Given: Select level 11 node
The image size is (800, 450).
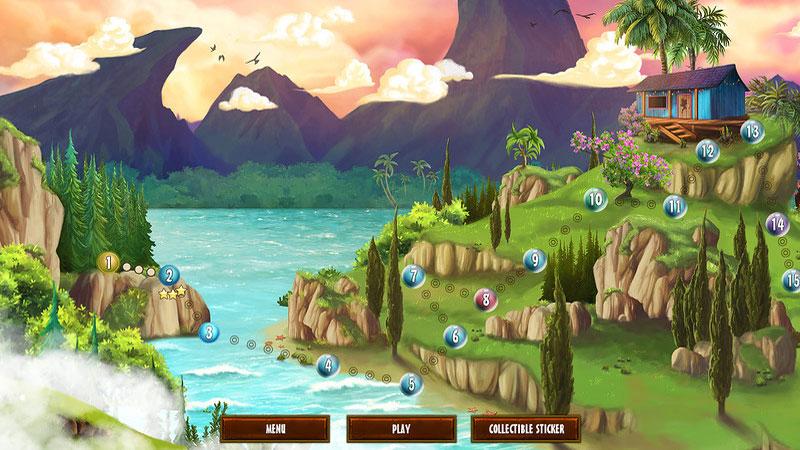Looking at the screenshot, I should [676, 208].
